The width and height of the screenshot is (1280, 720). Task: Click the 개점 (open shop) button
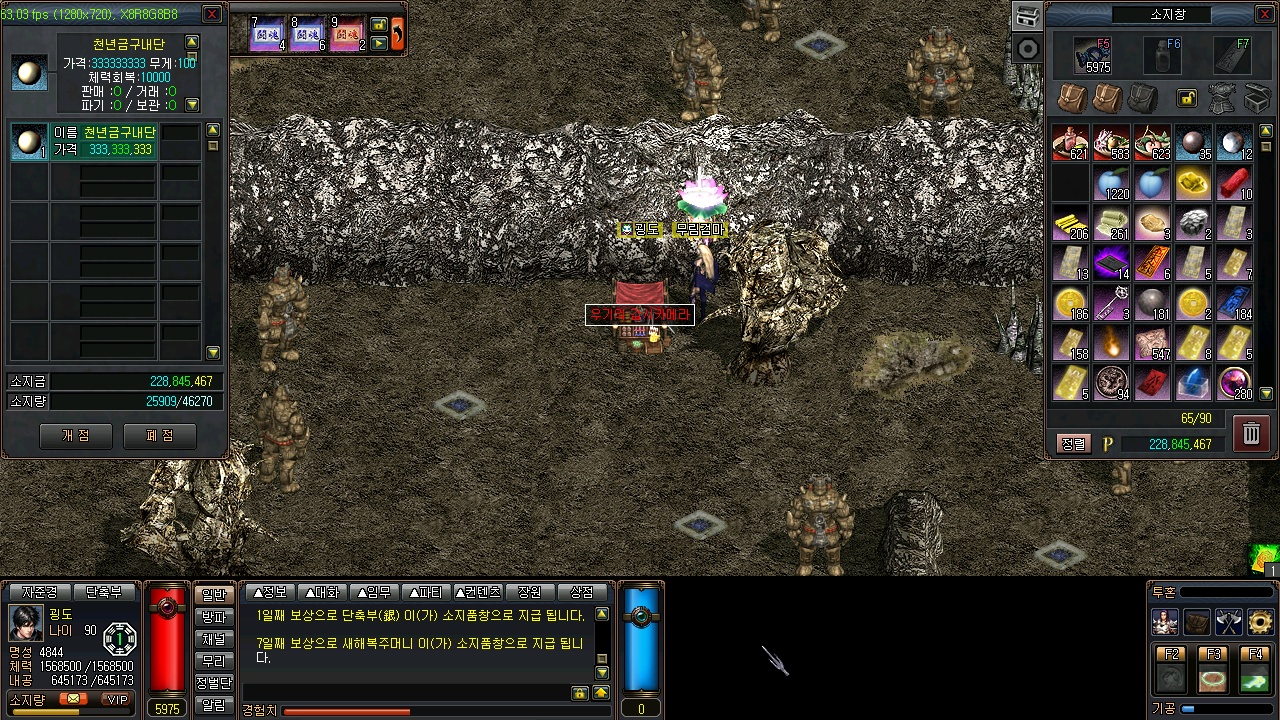point(76,436)
